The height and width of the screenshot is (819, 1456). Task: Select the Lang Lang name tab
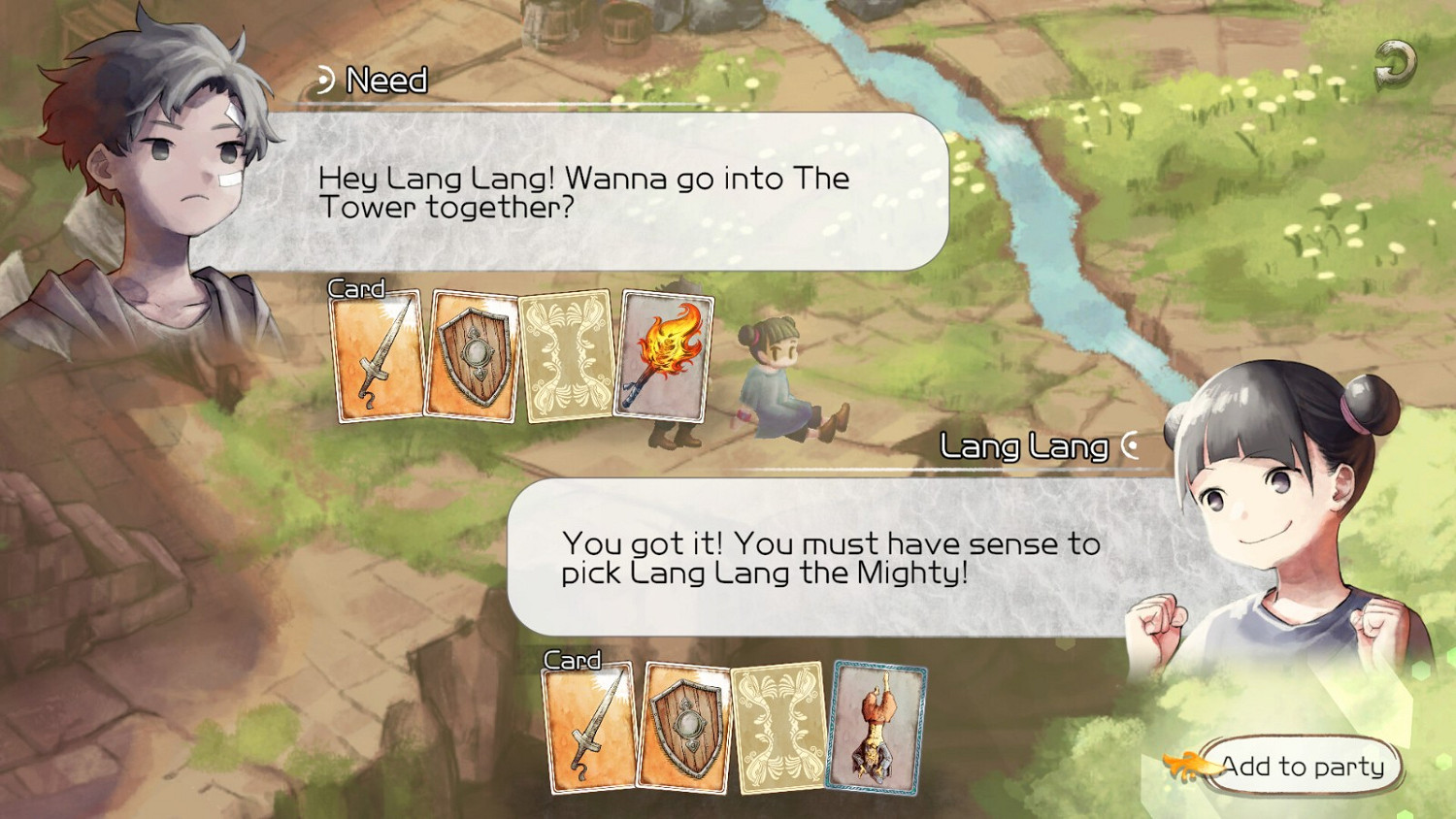pyautogui.click(x=1022, y=445)
